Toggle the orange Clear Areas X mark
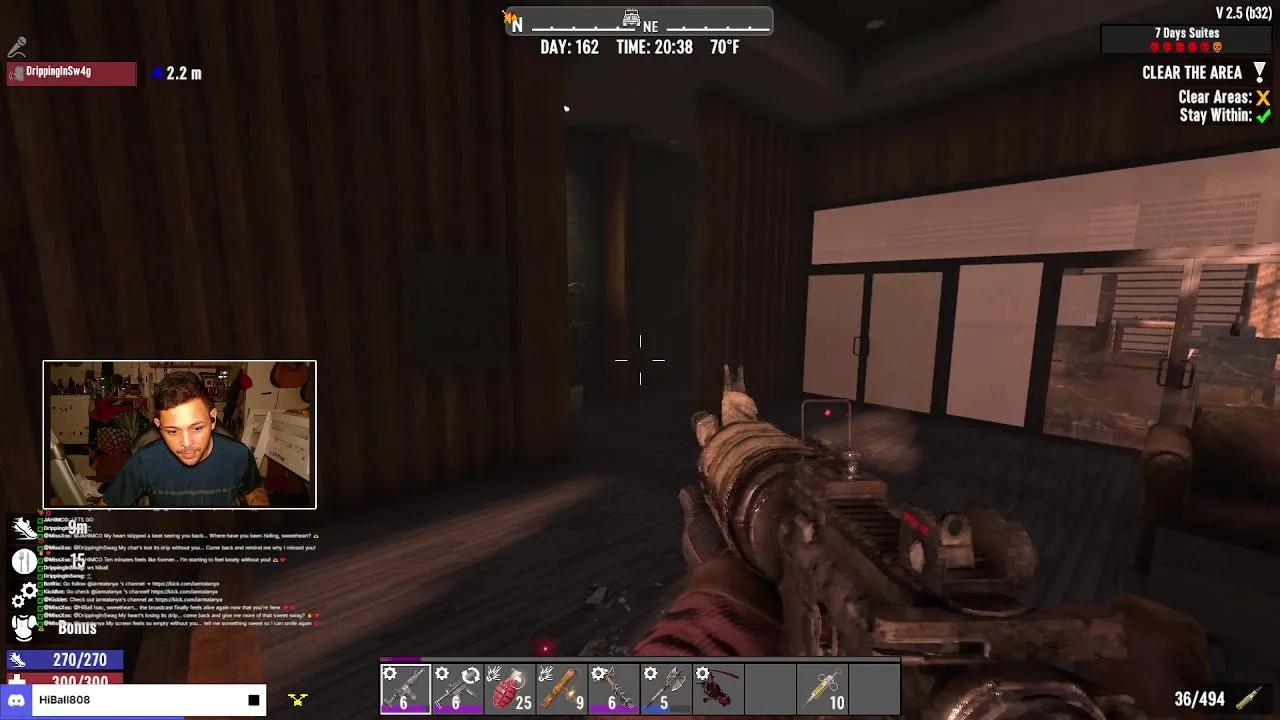The width and height of the screenshot is (1280, 720). pyautogui.click(x=1262, y=99)
